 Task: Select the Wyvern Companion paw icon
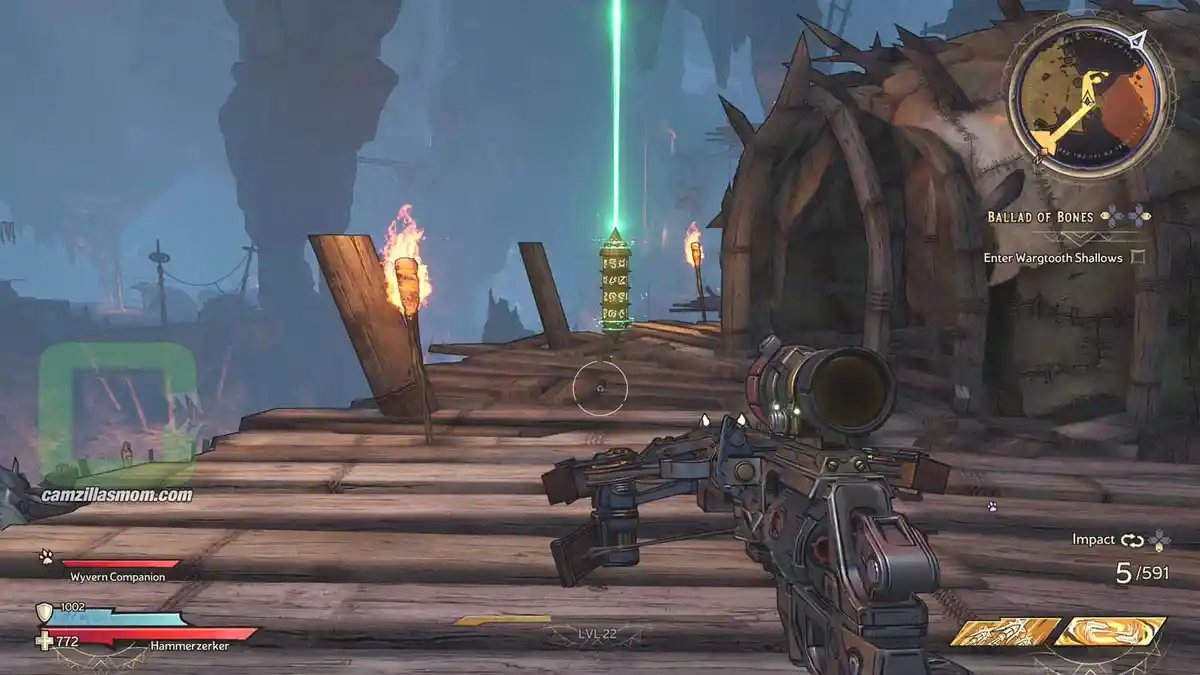[46, 556]
